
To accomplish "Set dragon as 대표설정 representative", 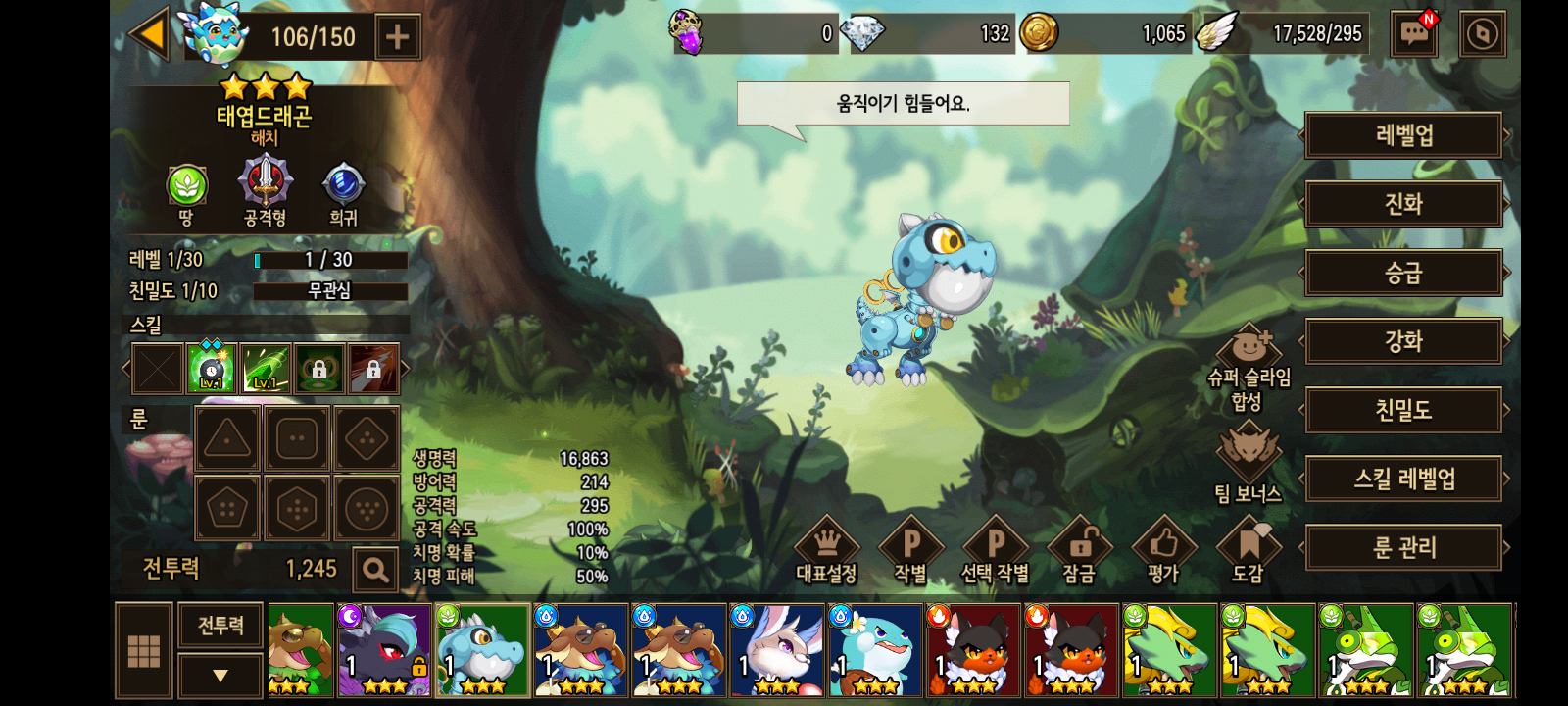I will point(826,549).
